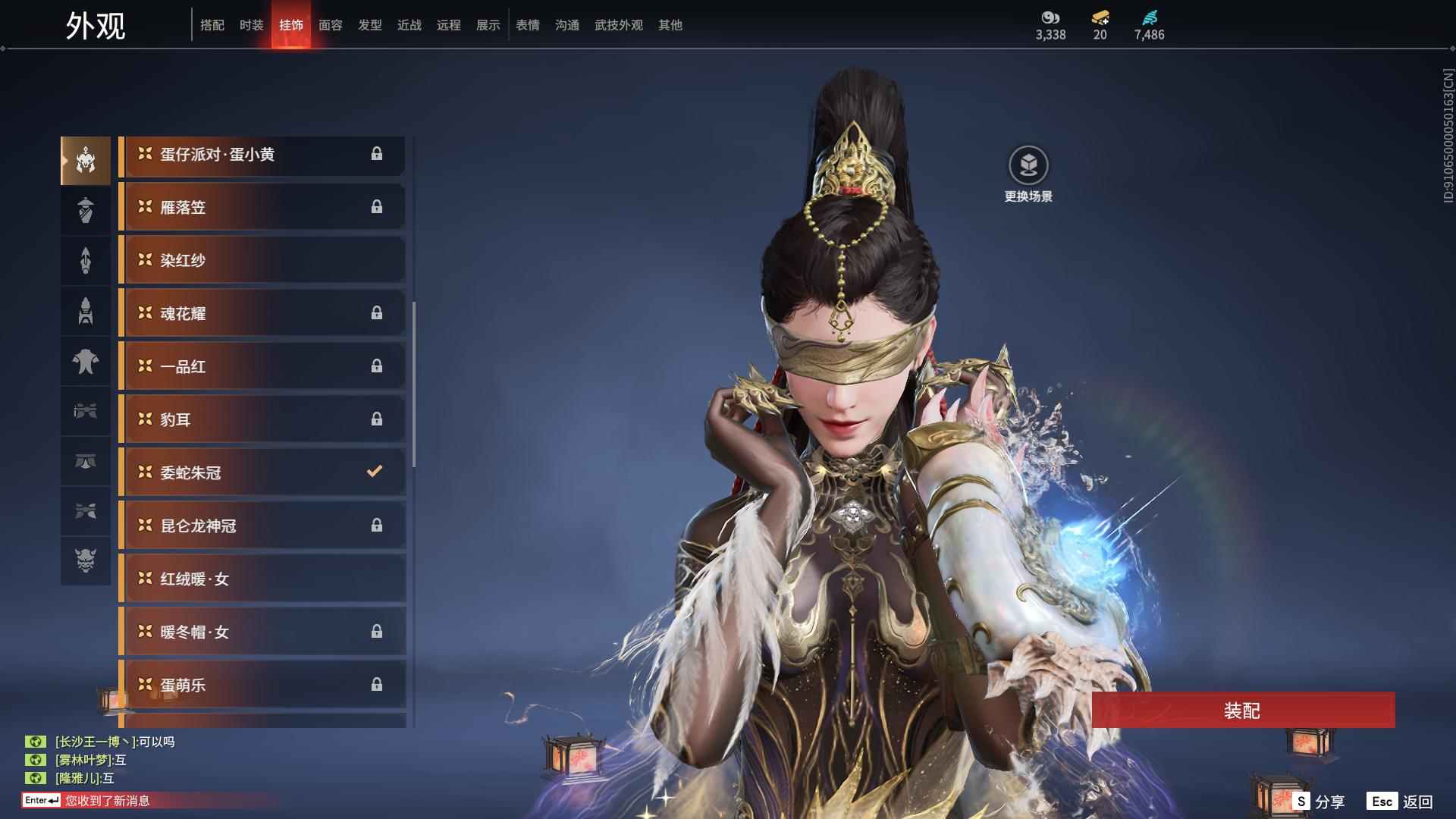Select the 豹耳 accessory row
Viewport: 1456px width, 819px height.
[x=262, y=419]
